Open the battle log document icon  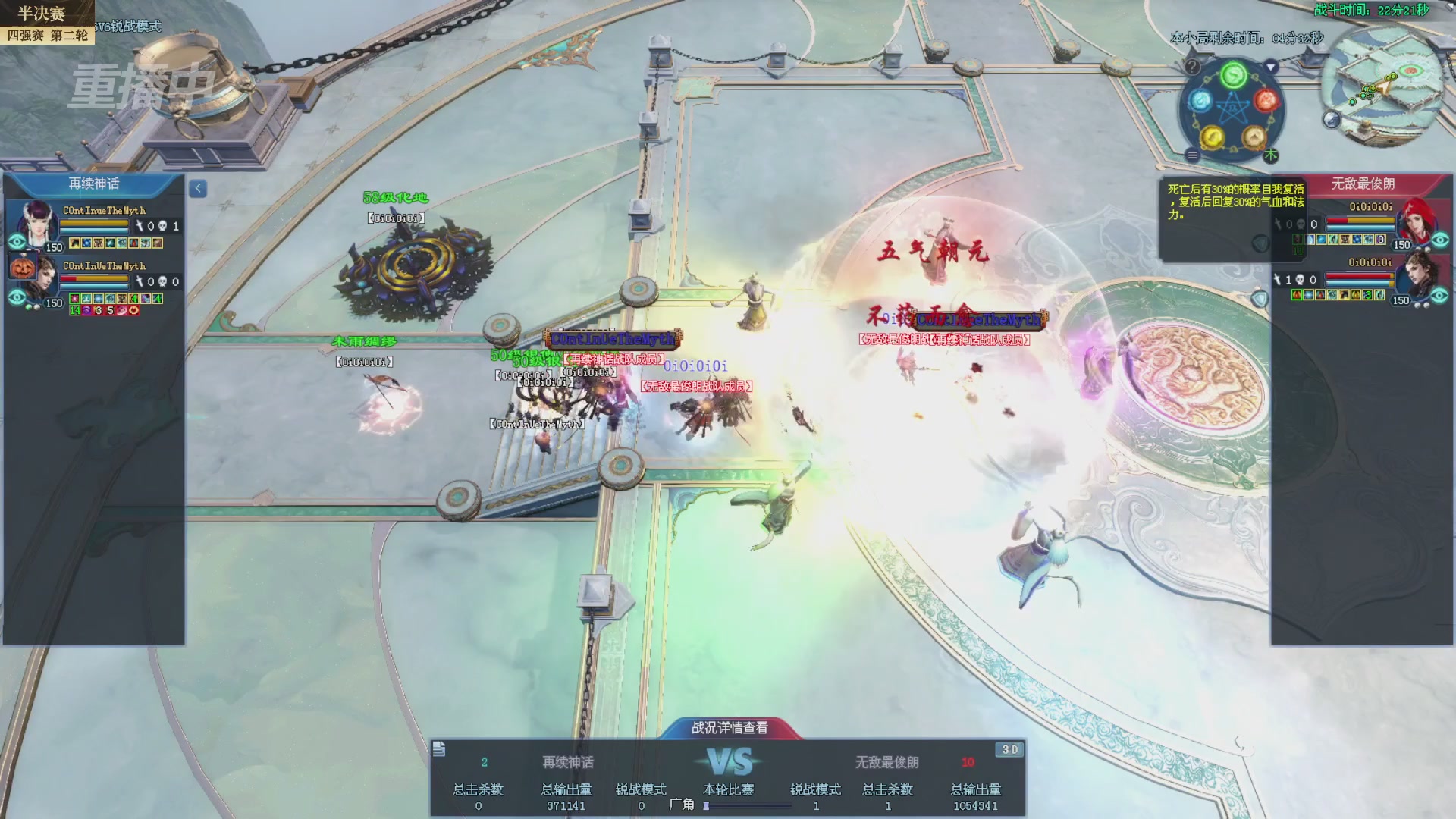click(439, 749)
